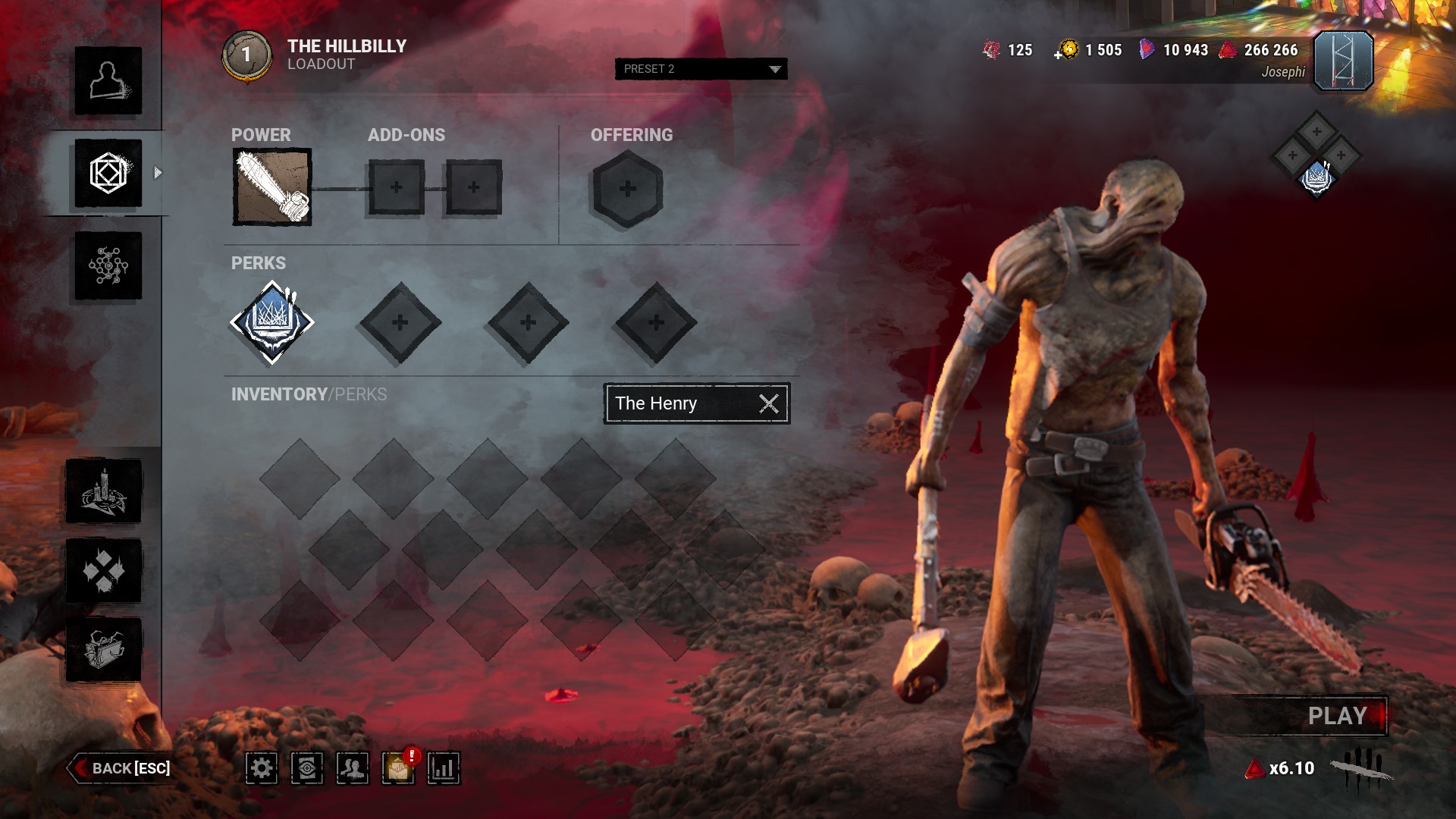Open the character info tab
This screenshot has width=1456, height=819.
pos(108,81)
